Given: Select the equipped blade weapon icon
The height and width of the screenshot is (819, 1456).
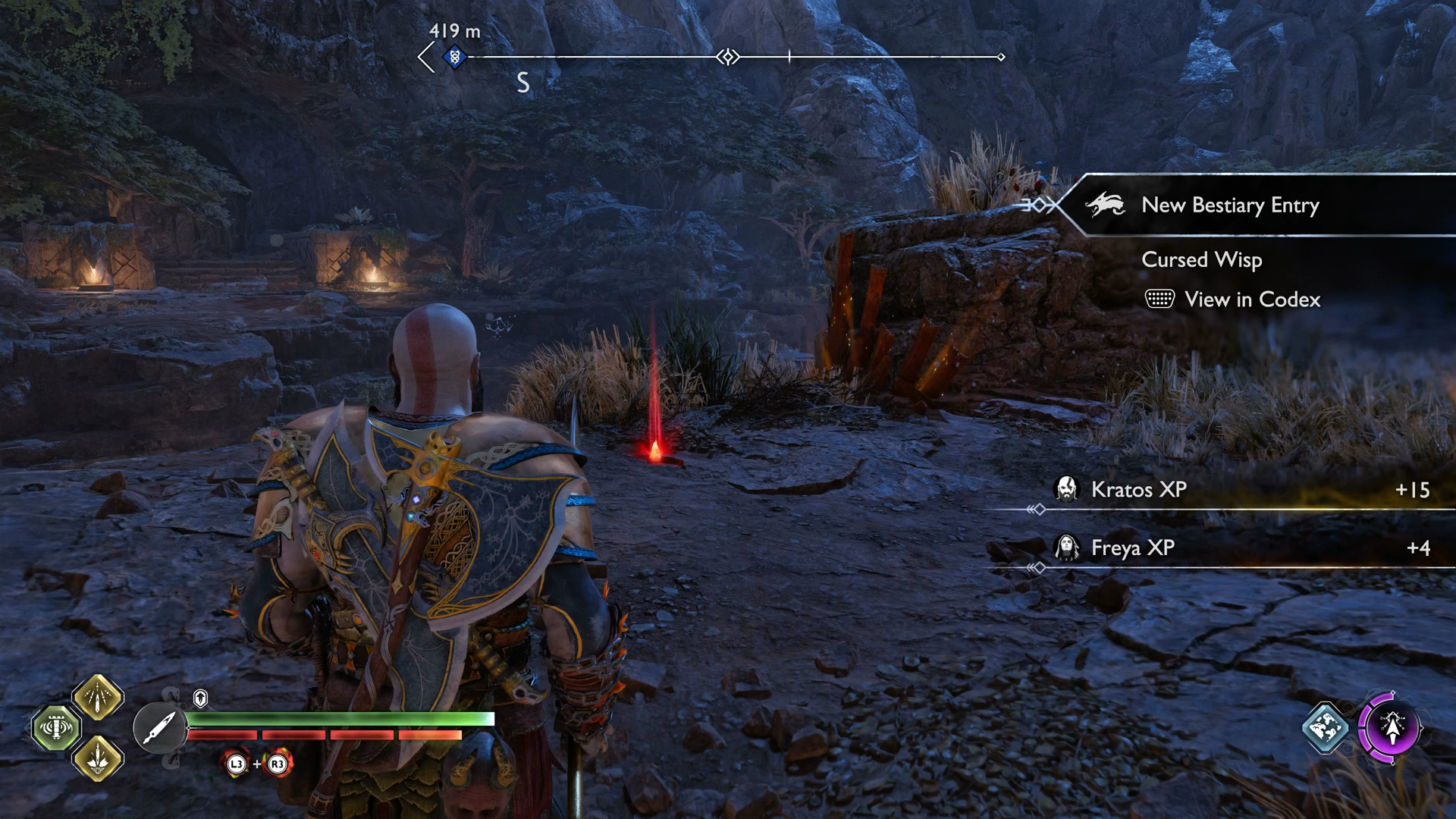Looking at the screenshot, I should point(159,728).
